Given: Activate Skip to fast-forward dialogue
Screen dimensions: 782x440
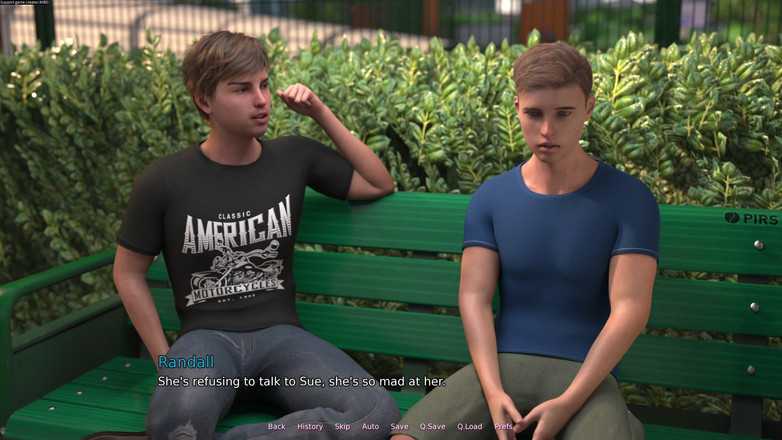Looking at the screenshot, I should click(x=343, y=426).
